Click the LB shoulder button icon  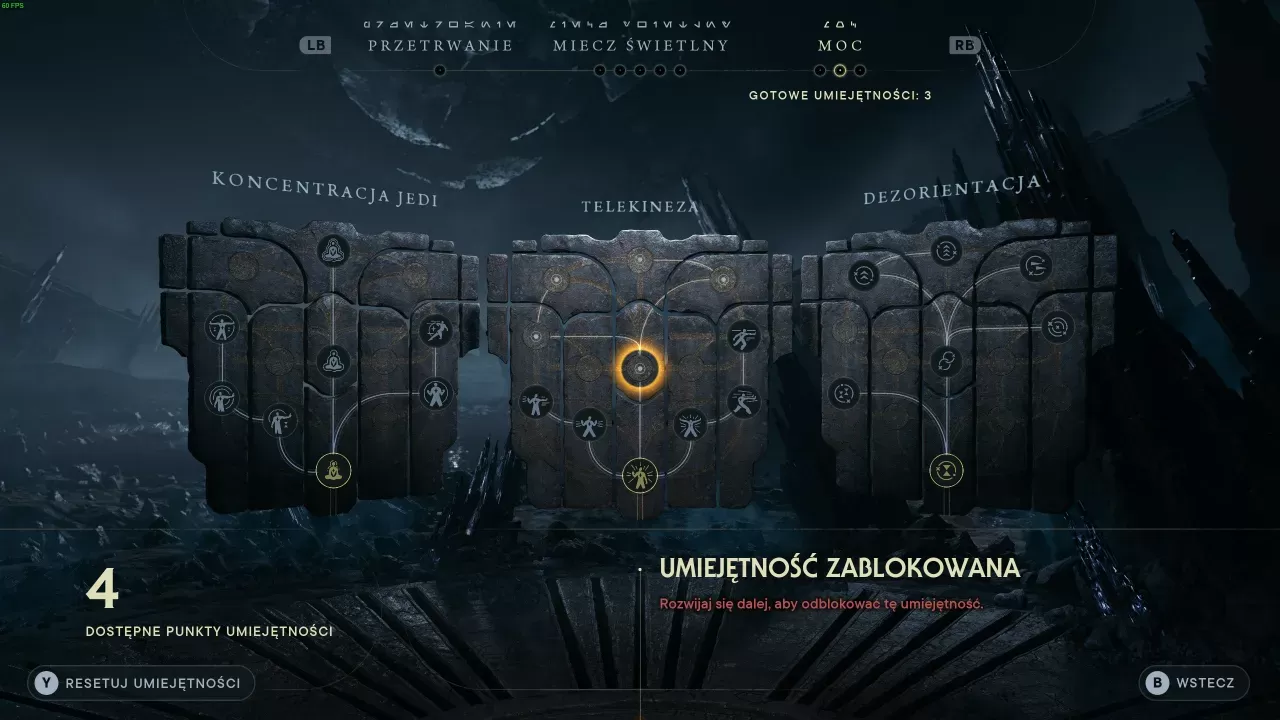[x=315, y=44]
